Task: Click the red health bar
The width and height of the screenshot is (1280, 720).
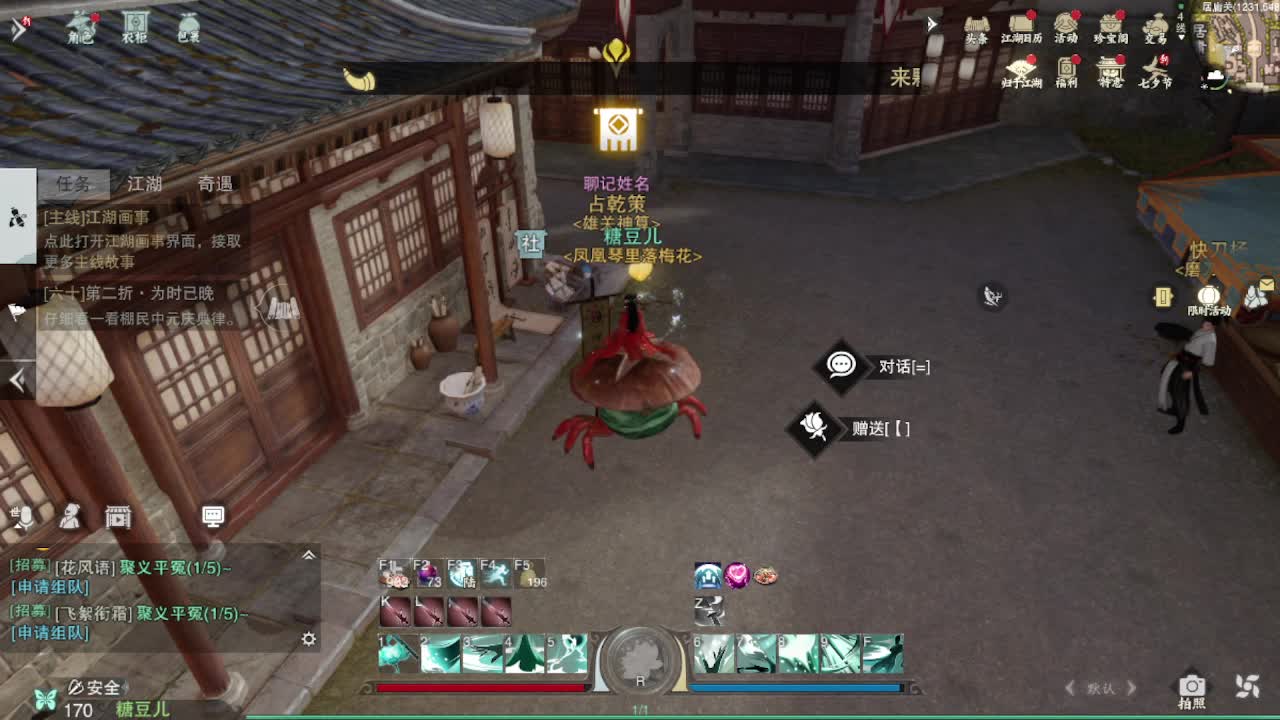Action: coord(480,687)
